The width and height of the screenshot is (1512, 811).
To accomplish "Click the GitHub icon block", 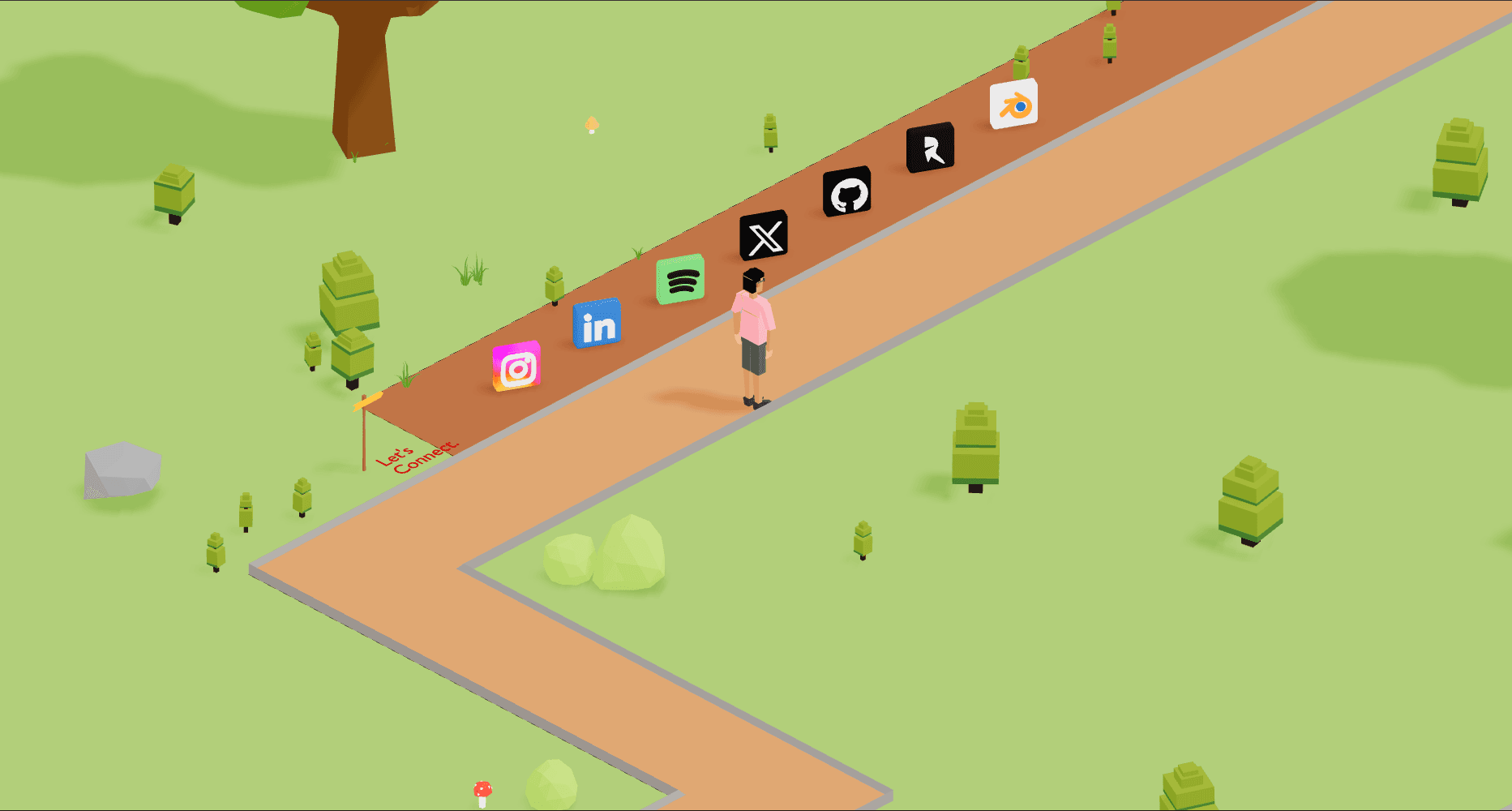I will coord(848,193).
